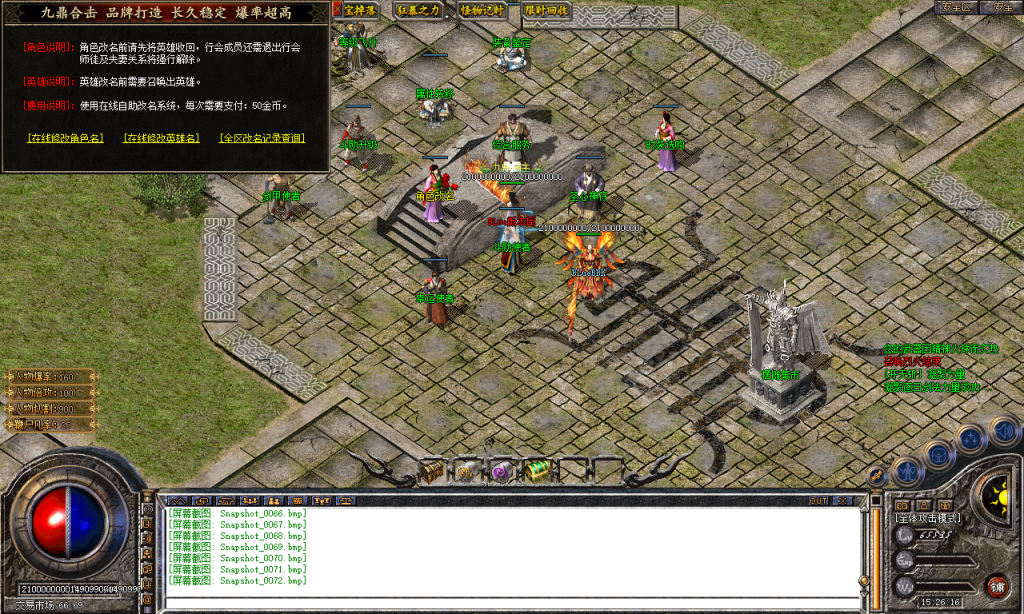1024x614 pixels.
Task: Click the OUT button above chat
Action: 819,500
